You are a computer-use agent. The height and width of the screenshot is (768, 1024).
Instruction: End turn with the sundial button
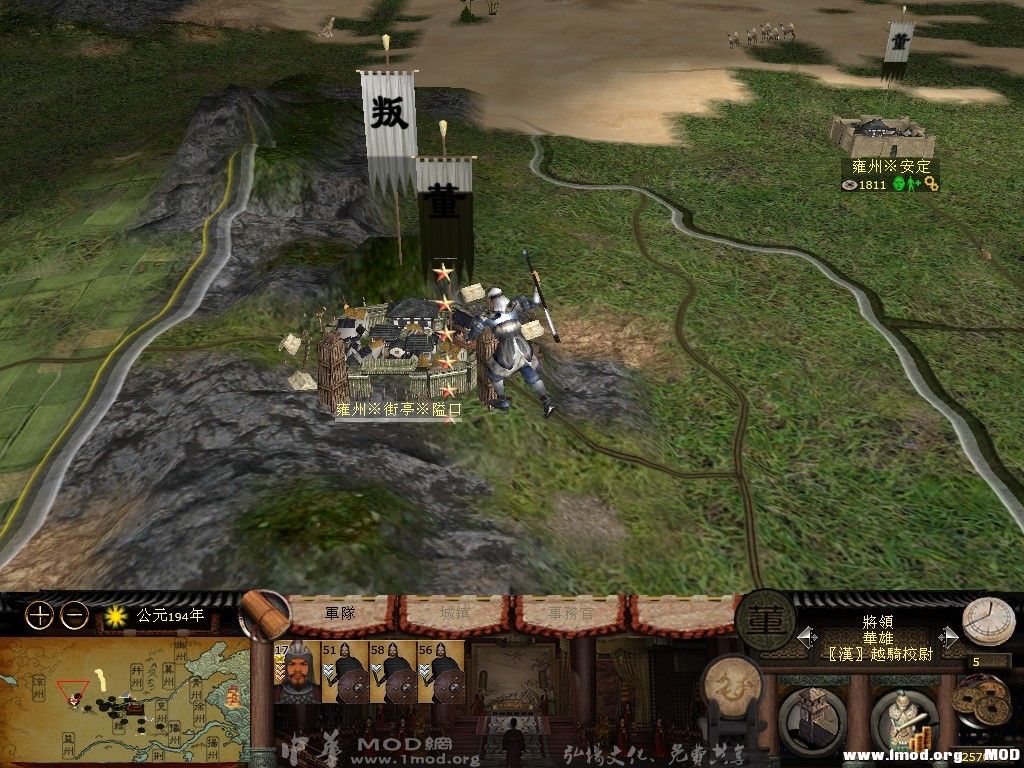pyautogui.click(x=987, y=622)
